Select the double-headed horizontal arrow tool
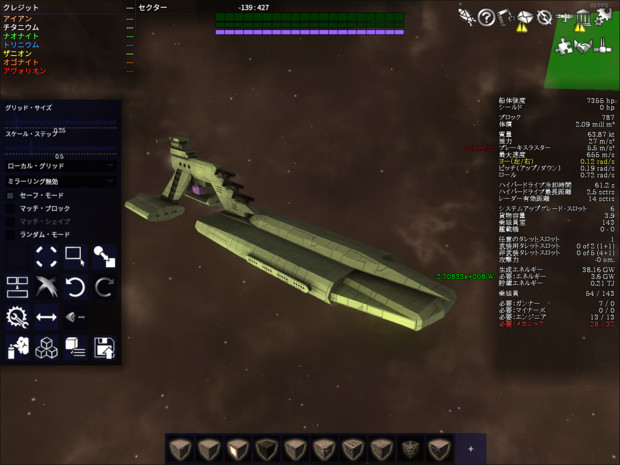 pos(46,318)
